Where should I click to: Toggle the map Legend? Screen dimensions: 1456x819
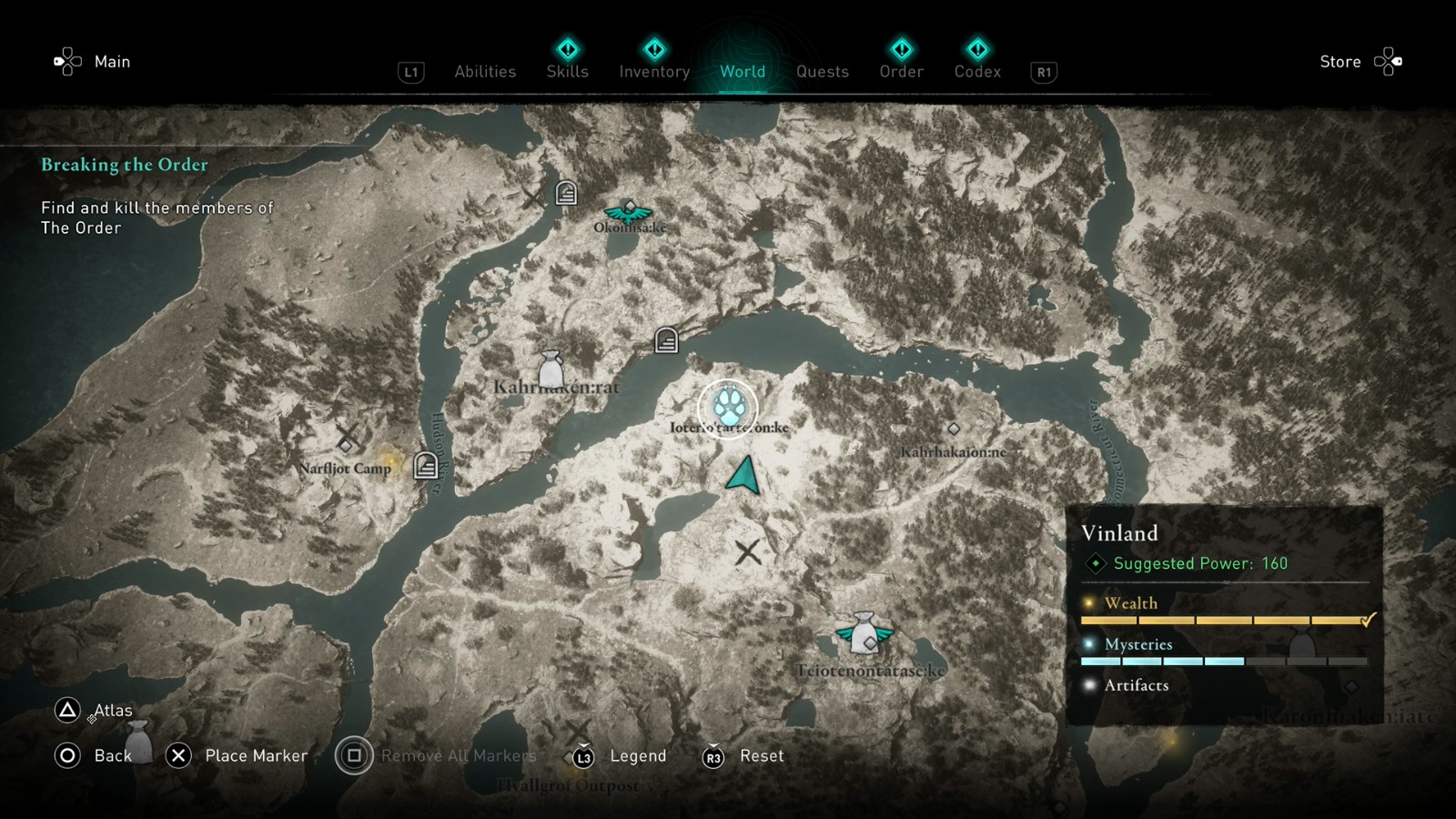[637, 755]
